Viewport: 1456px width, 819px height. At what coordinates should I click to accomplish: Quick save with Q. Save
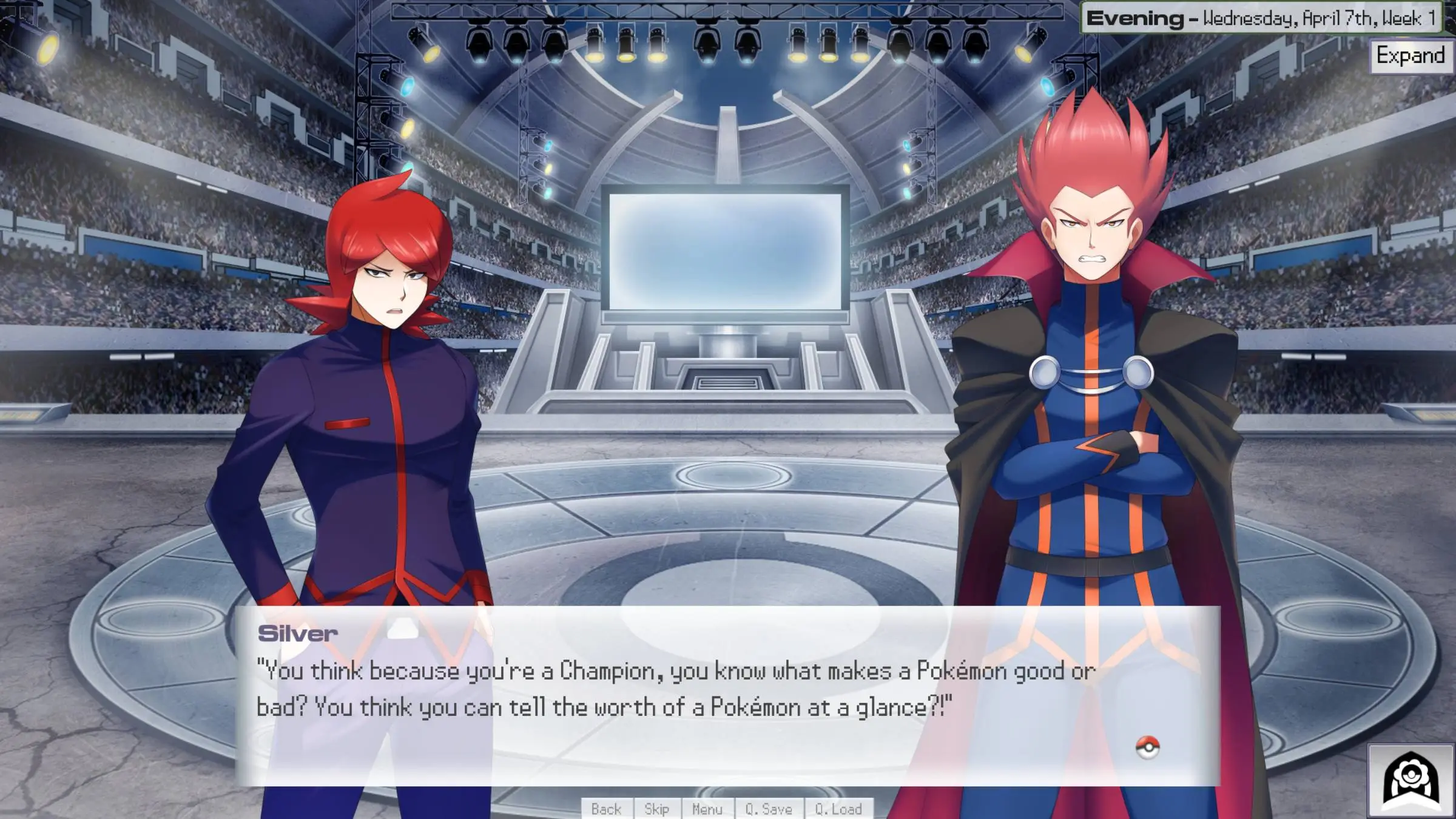769,809
